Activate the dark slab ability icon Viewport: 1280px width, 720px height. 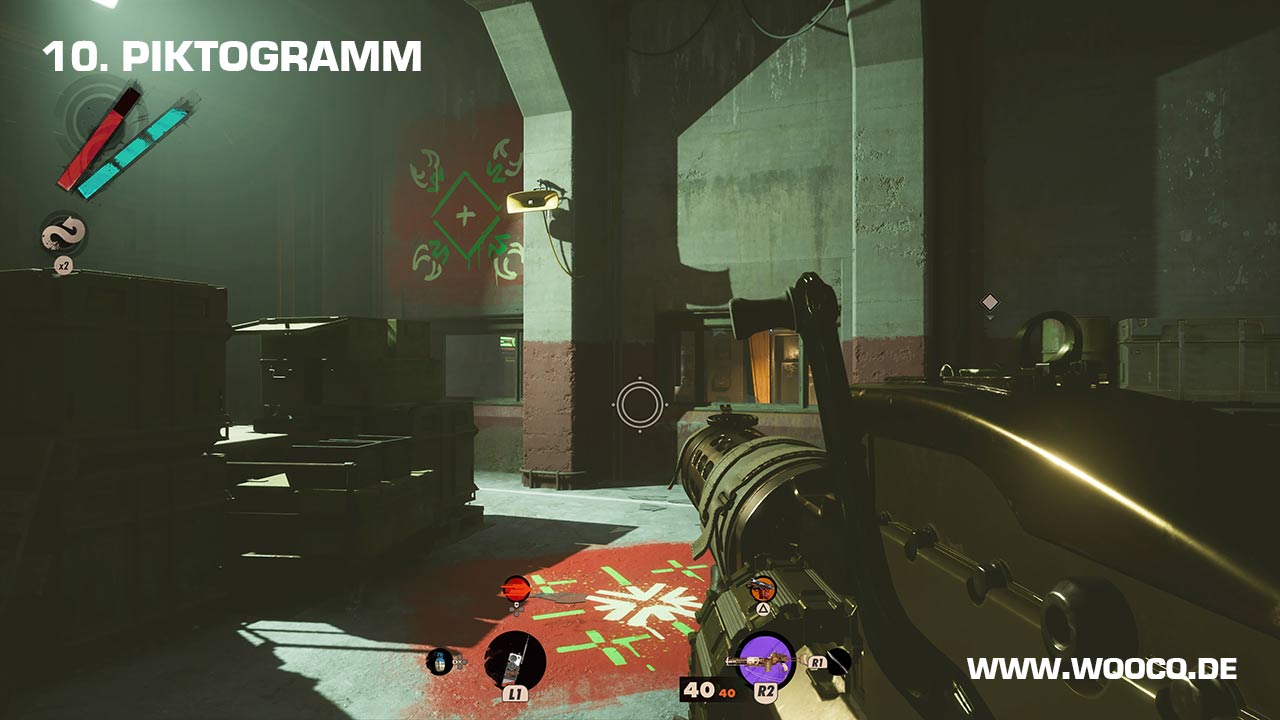(x=838, y=659)
